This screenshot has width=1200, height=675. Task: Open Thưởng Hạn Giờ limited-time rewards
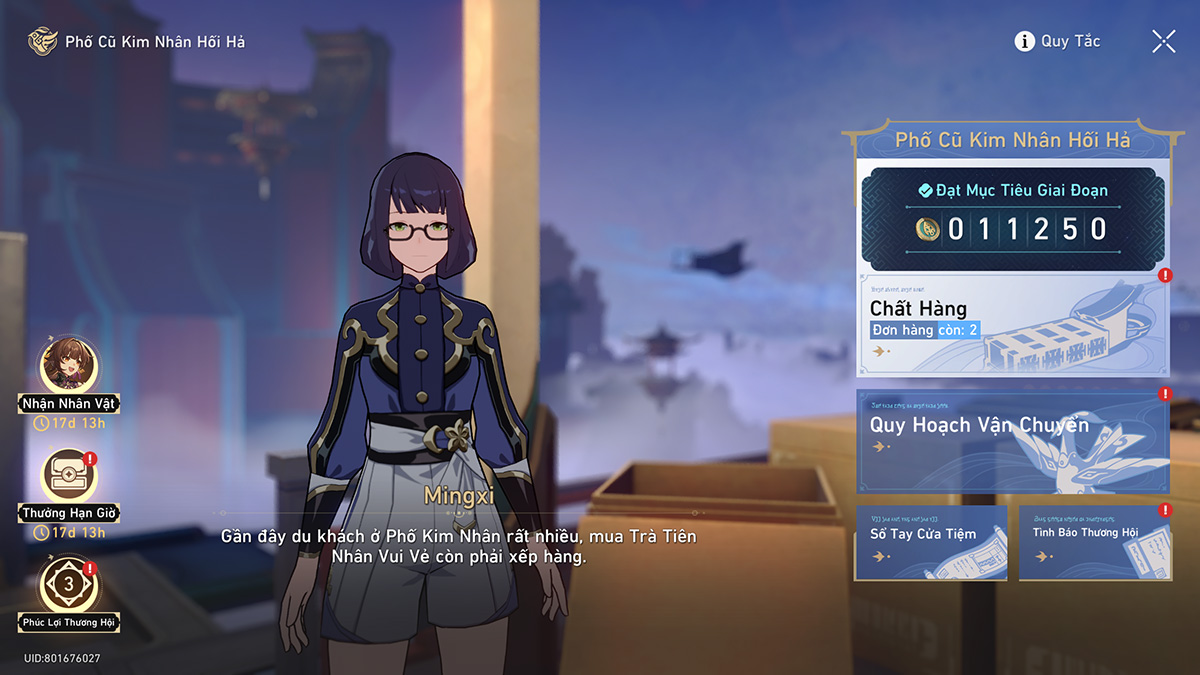click(70, 478)
